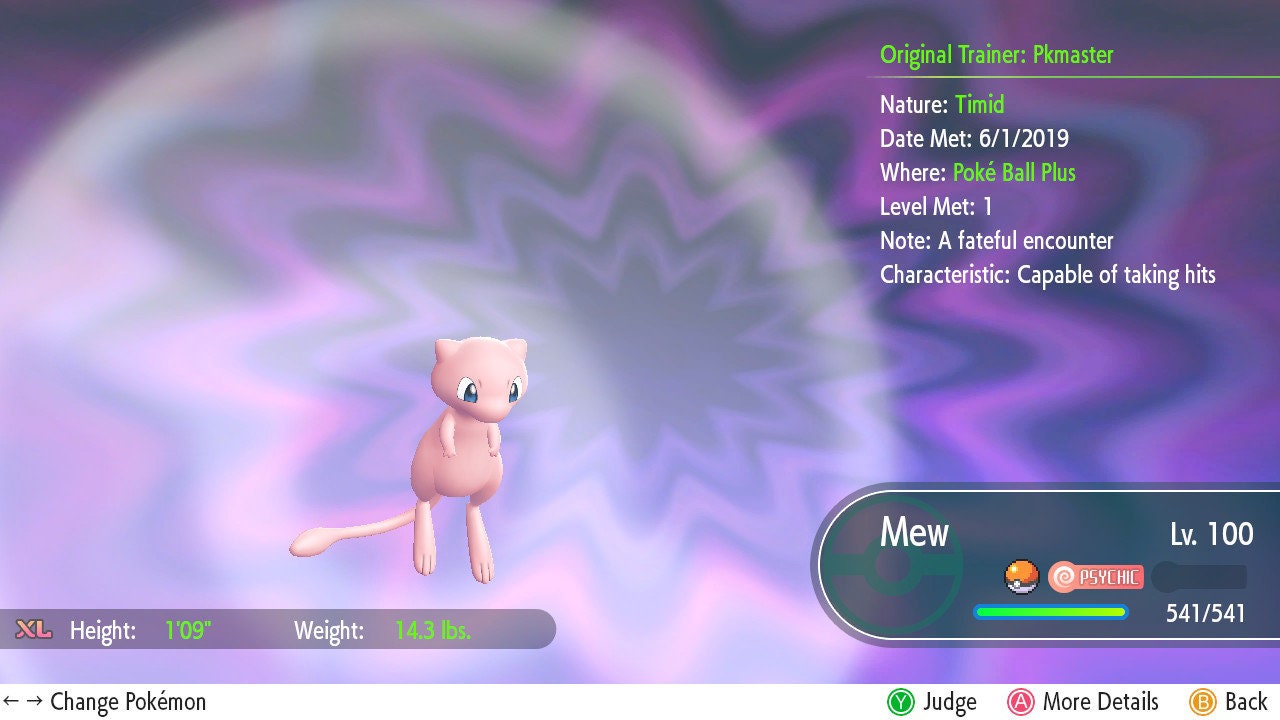Image resolution: width=1280 pixels, height=720 pixels.
Task: Select the orange Poké Ball icon
Action: (1020, 576)
